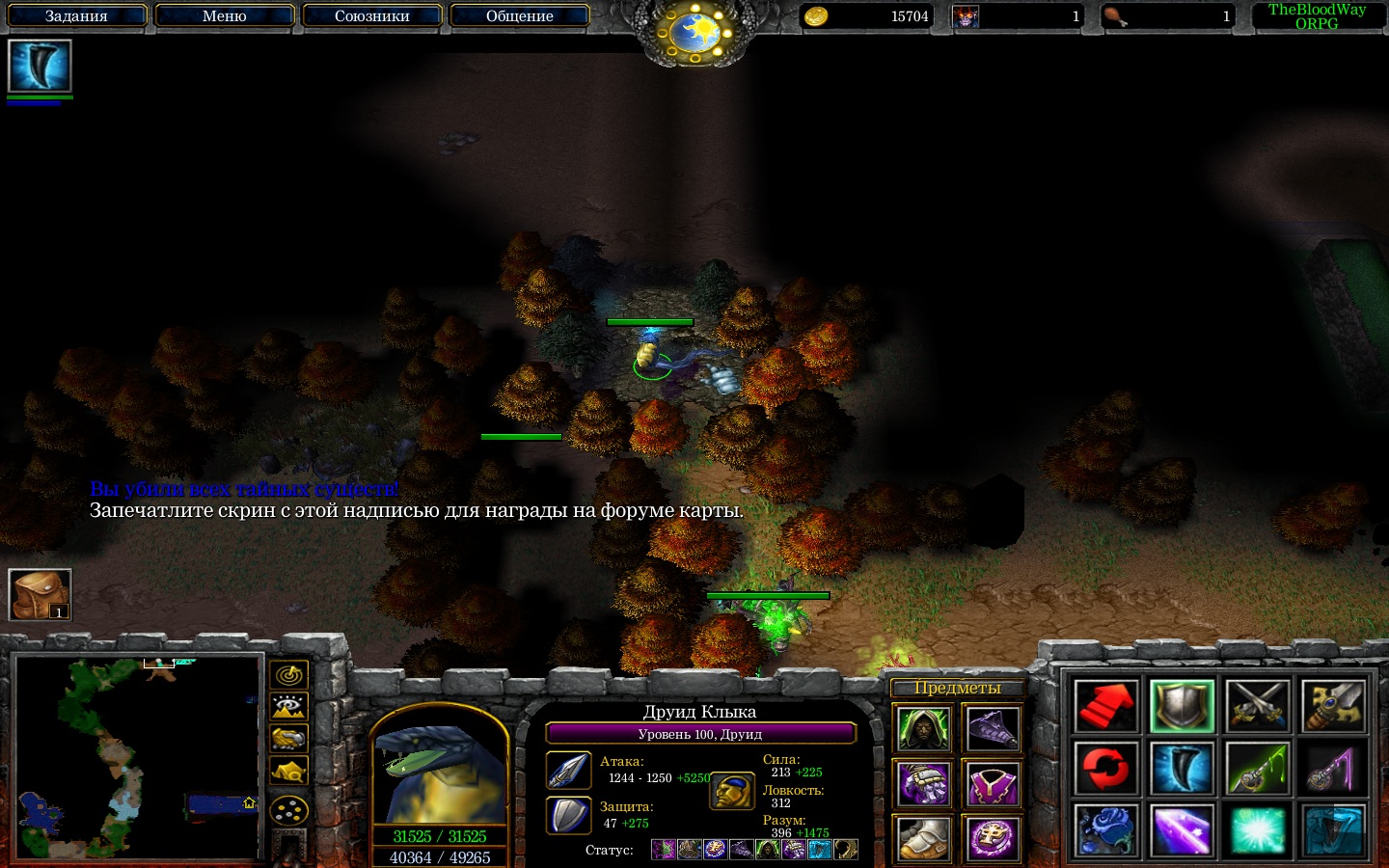
Task: Select the purple robe inventory item
Action: point(992,784)
